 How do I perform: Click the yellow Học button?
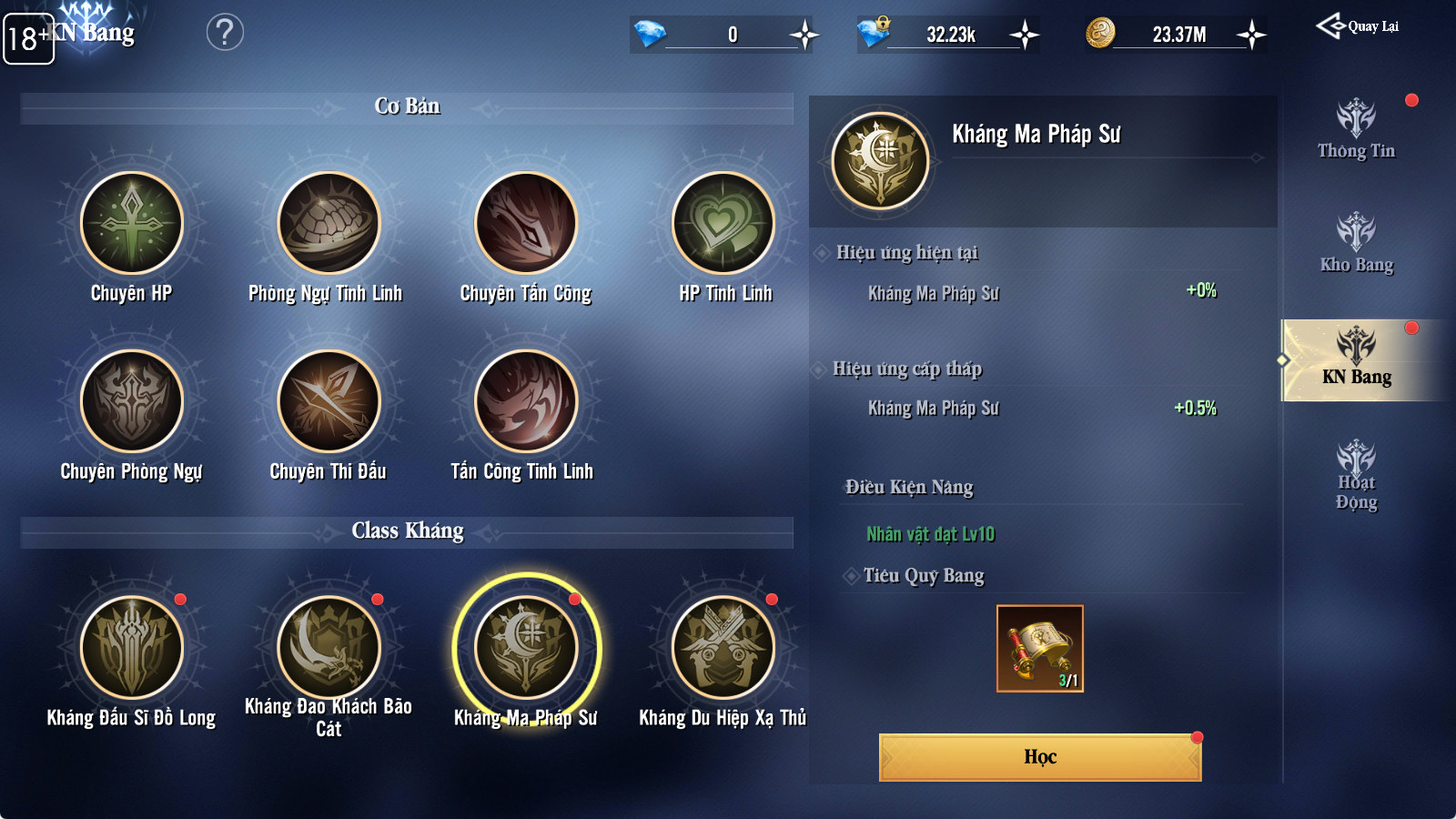[1040, 757]
